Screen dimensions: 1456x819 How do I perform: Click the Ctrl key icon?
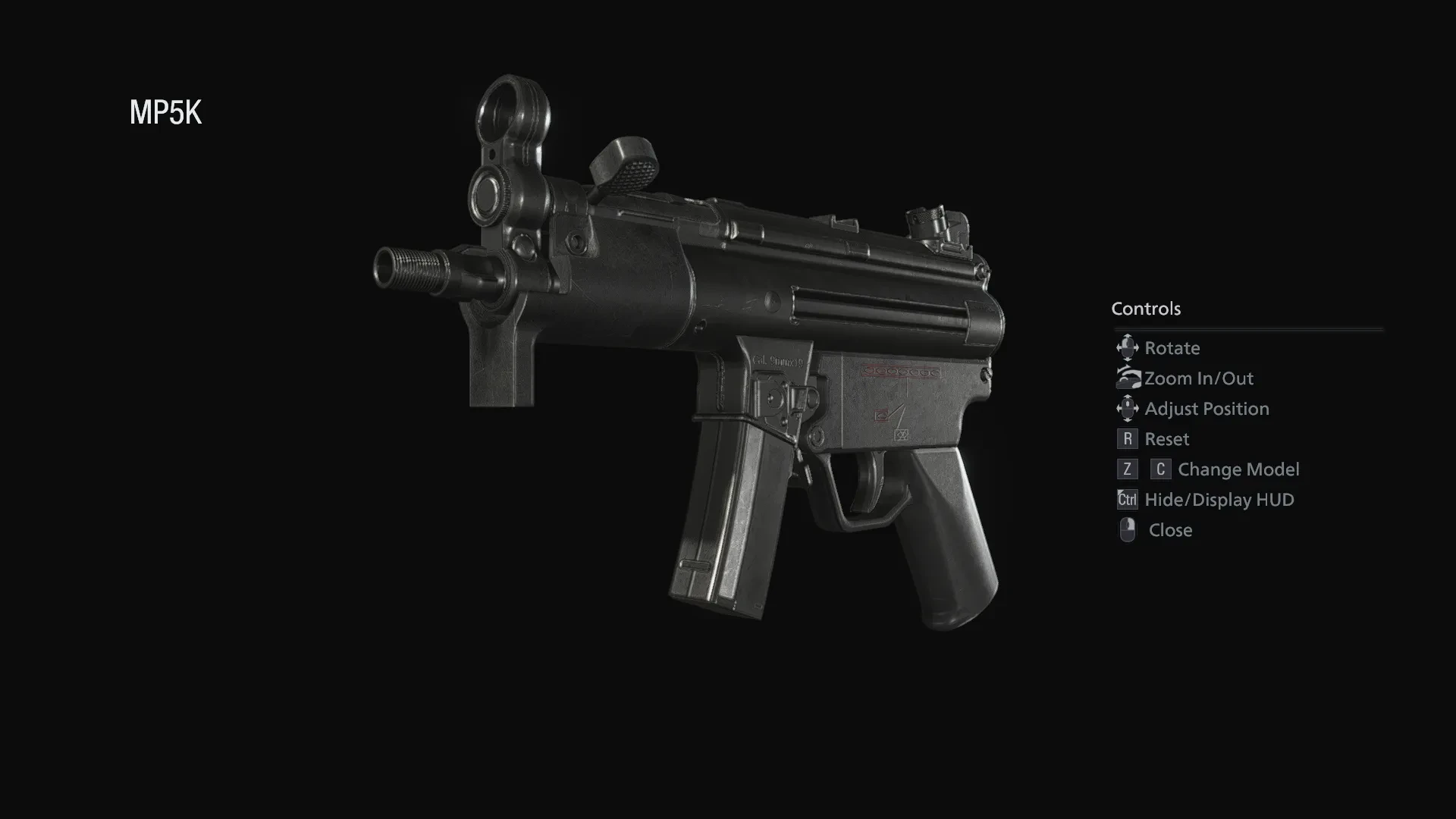tap(1128, 499)
